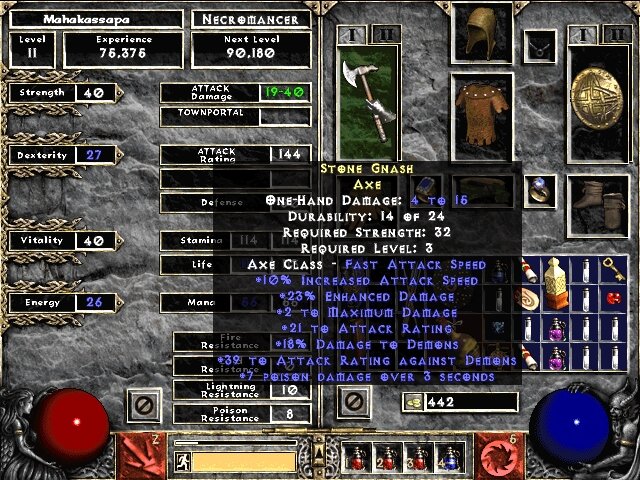The width and height of the screenshot is (640, 480).
Task: Select the equipped amulet slot
Action: coord(541,45)
